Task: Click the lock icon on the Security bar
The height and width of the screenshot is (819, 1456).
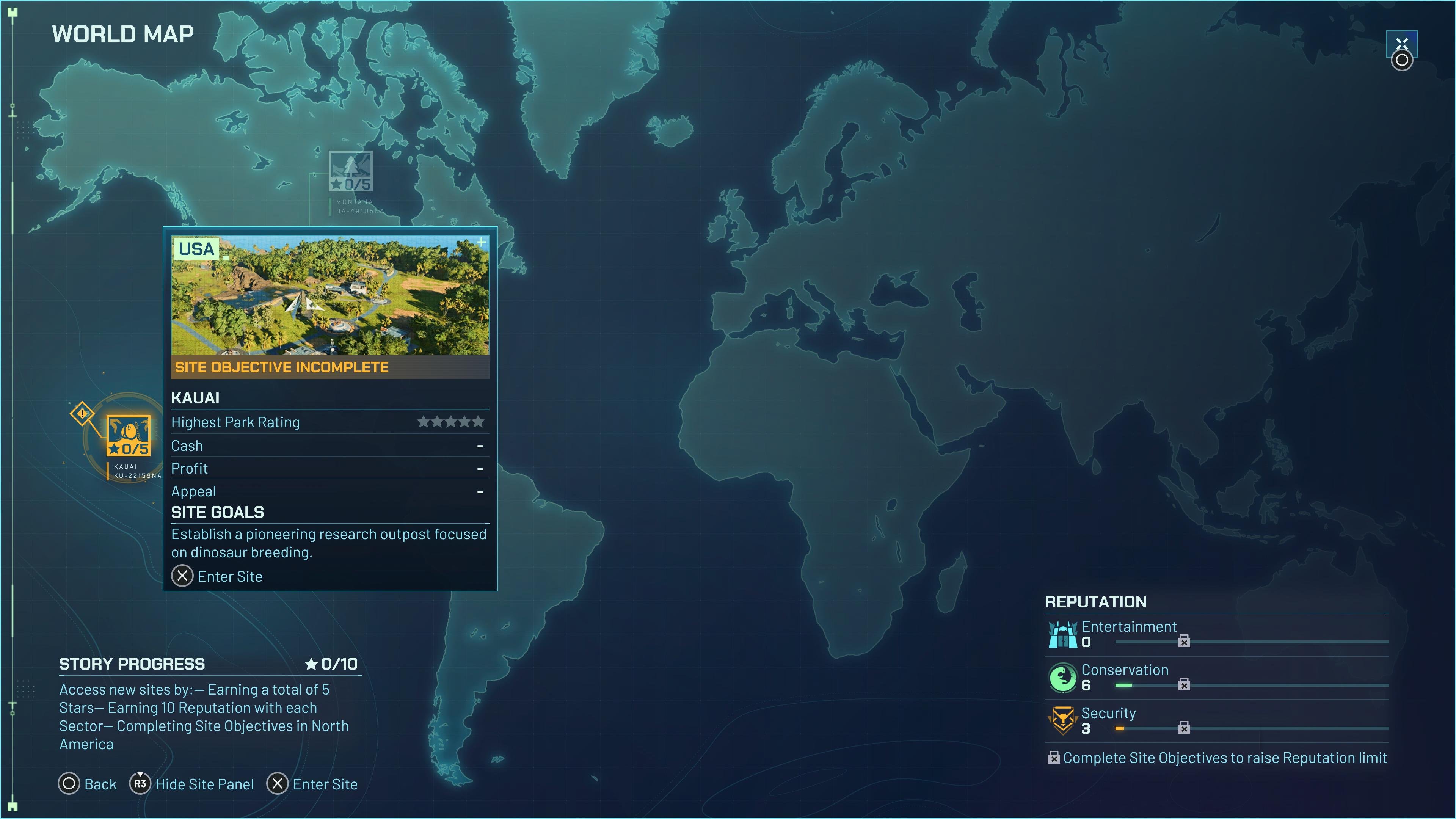Action: (1184, 728)
